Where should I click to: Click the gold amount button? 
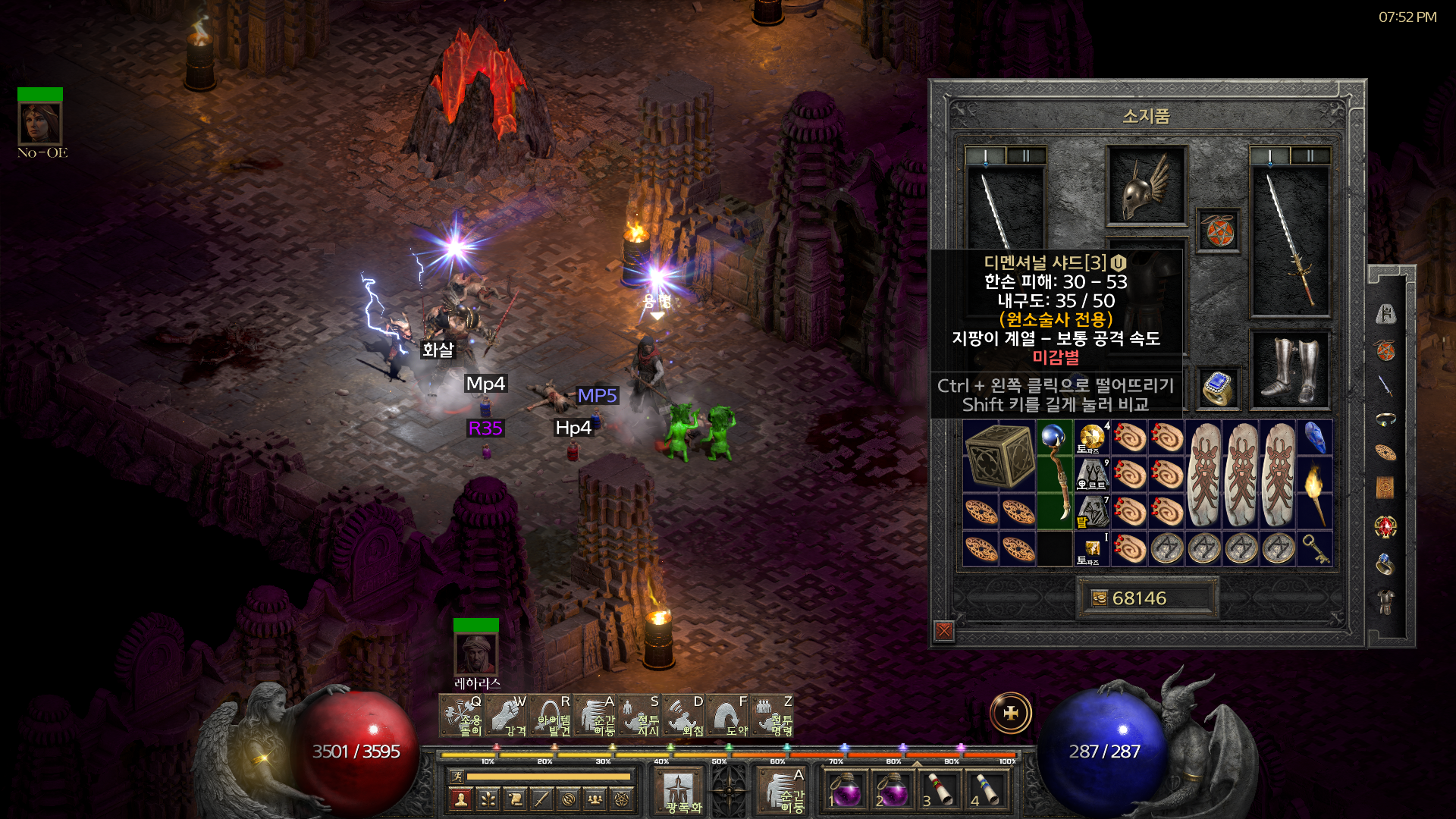click(x=1147, y=598)
